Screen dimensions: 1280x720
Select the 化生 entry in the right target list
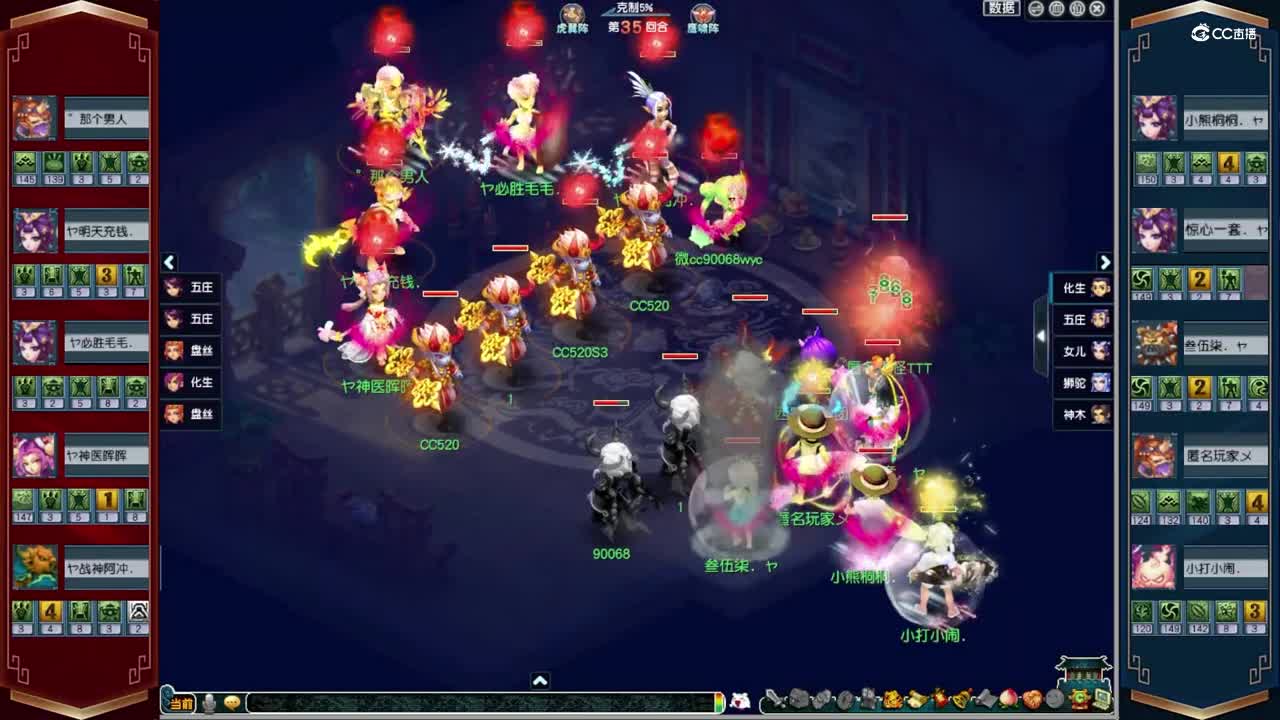[1081, 288]
